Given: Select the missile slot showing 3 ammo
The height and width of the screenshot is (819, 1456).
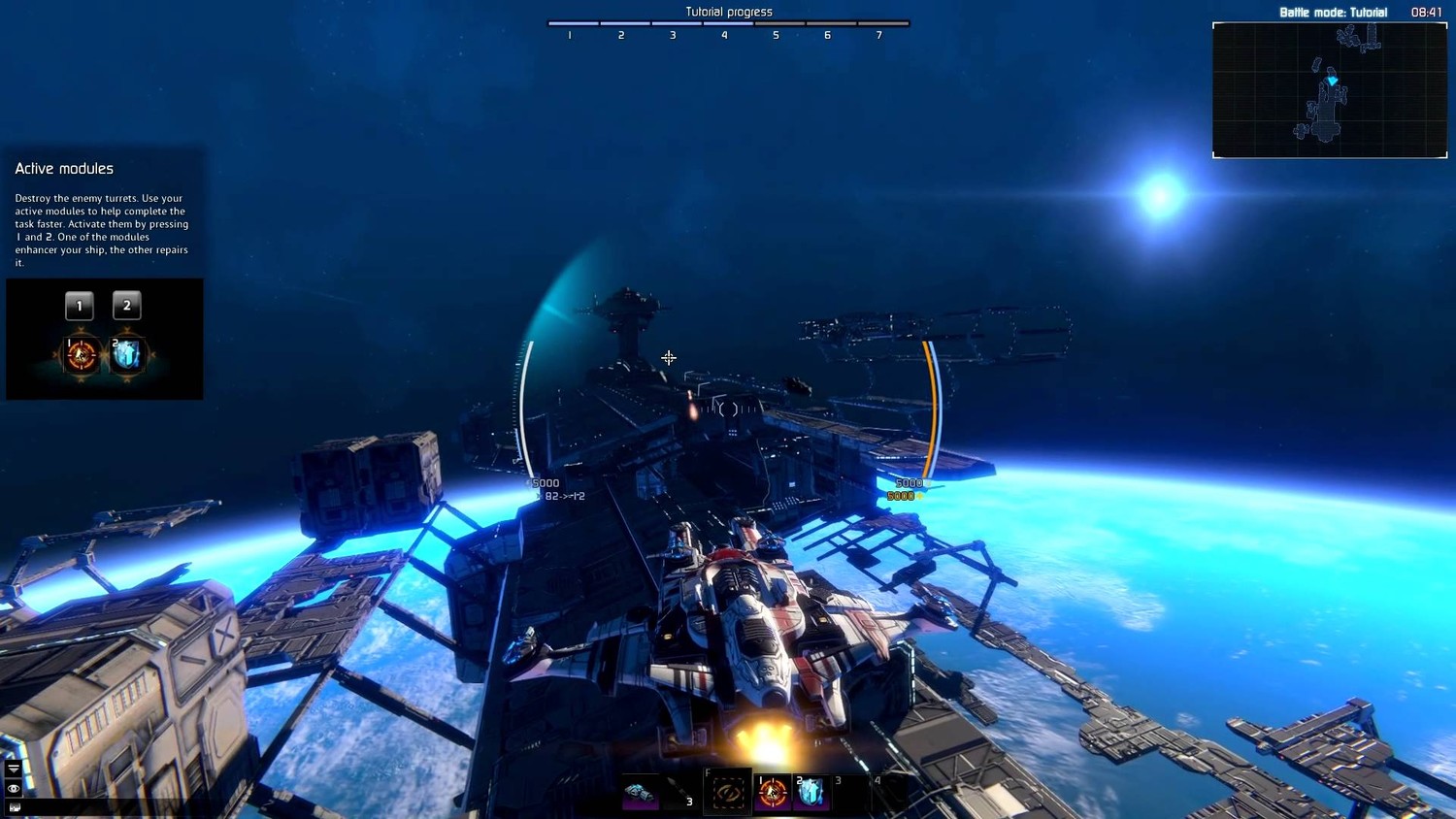Looking at the screenshot, I should tap(681, 793).
